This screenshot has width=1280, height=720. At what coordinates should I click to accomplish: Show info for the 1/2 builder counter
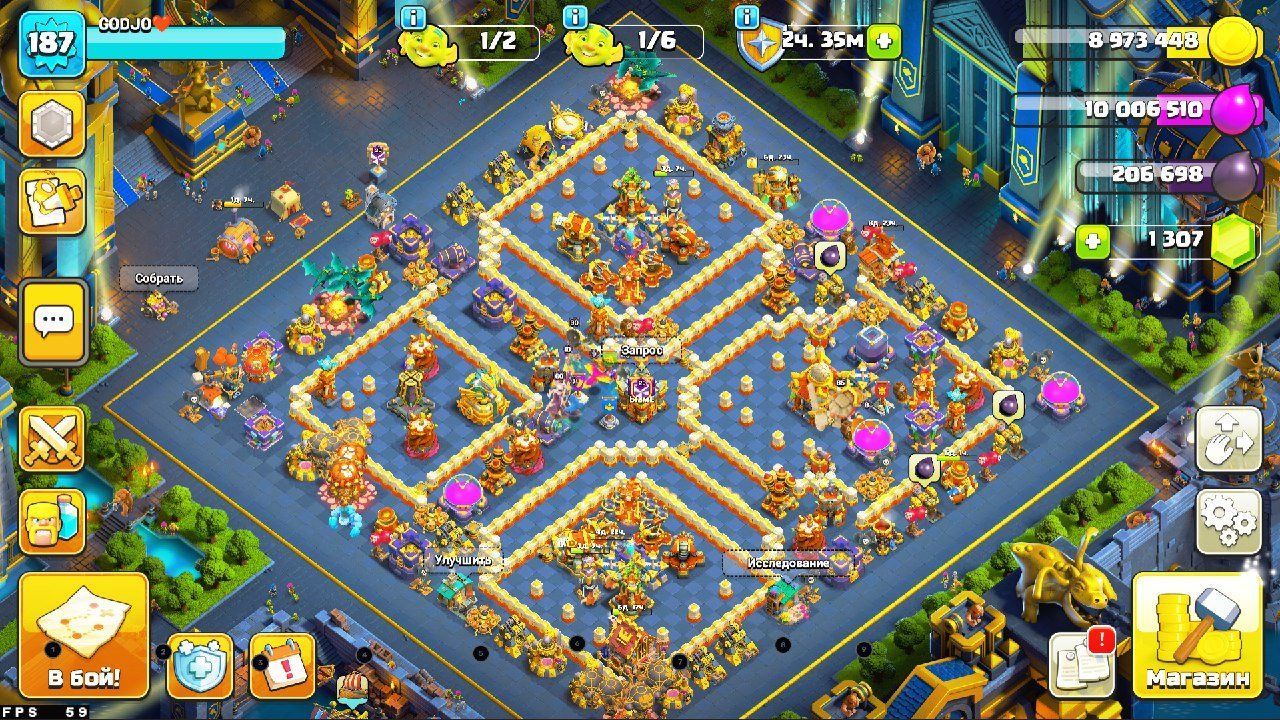coord(411,17)
